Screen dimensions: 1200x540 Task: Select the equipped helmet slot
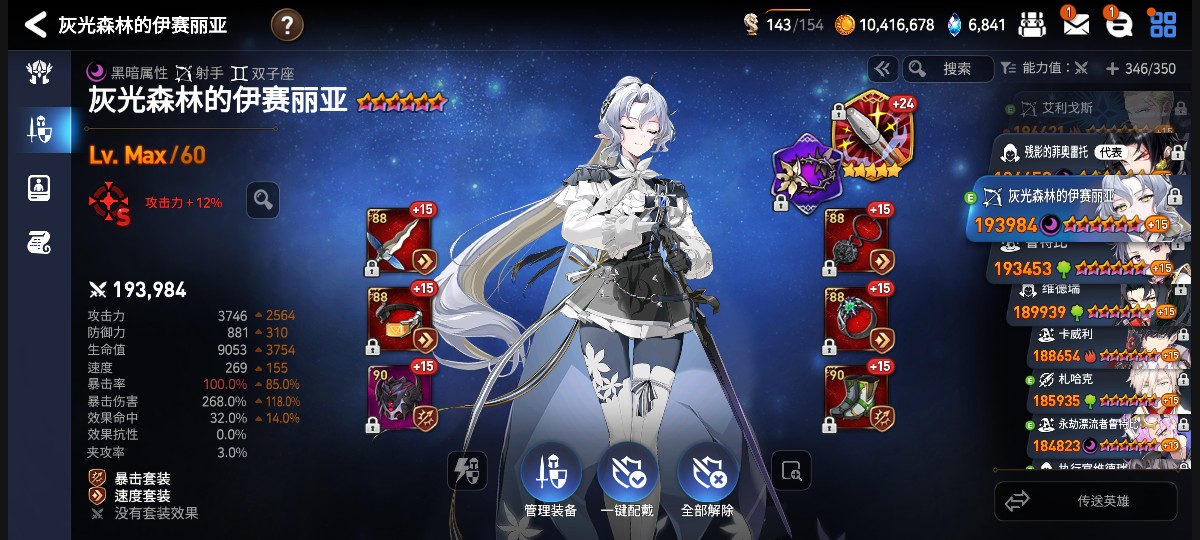pos(400,318)
